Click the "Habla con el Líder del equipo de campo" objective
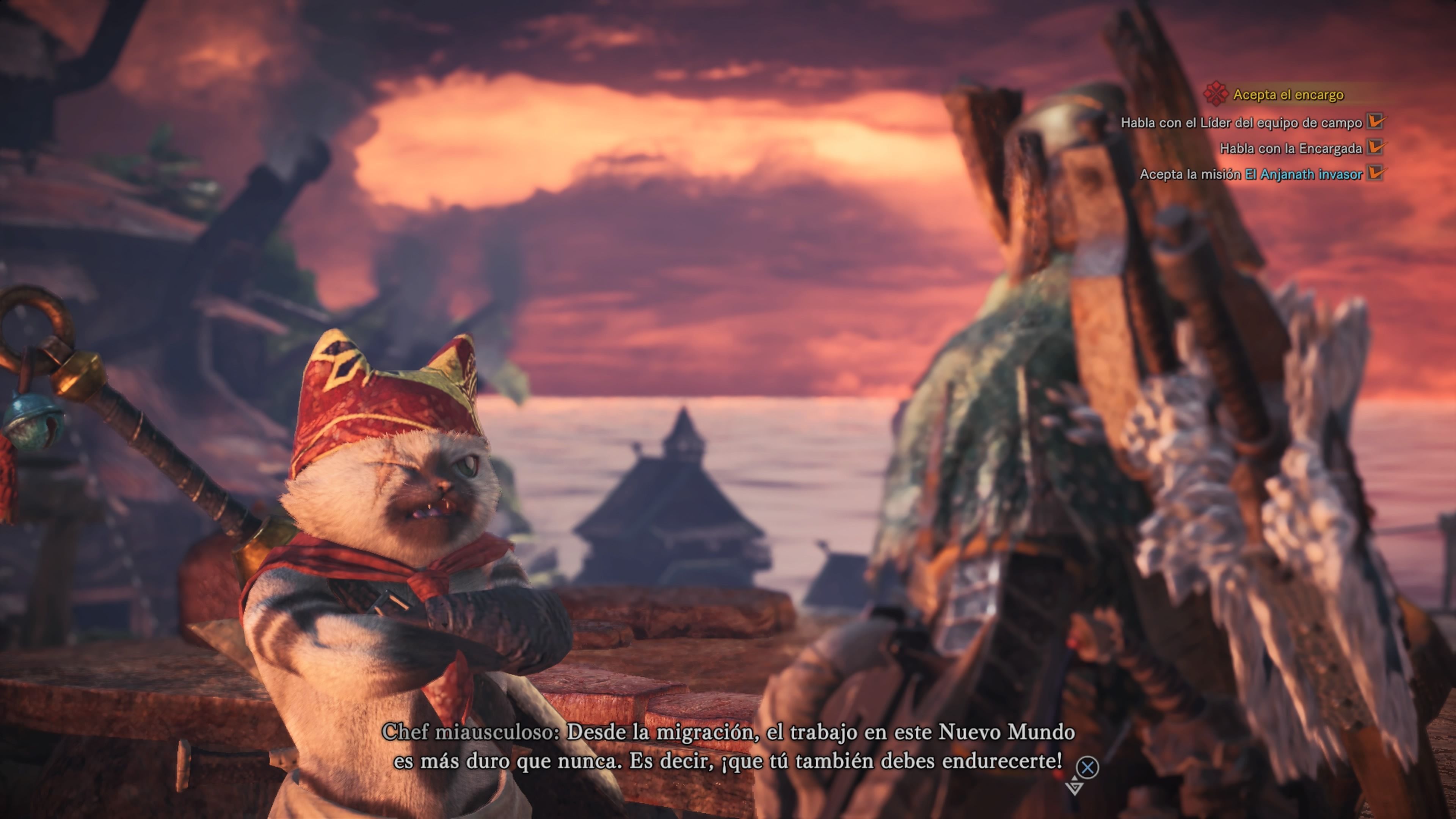The height and width of the screenshot is (819, 1456). point(1241,122)
